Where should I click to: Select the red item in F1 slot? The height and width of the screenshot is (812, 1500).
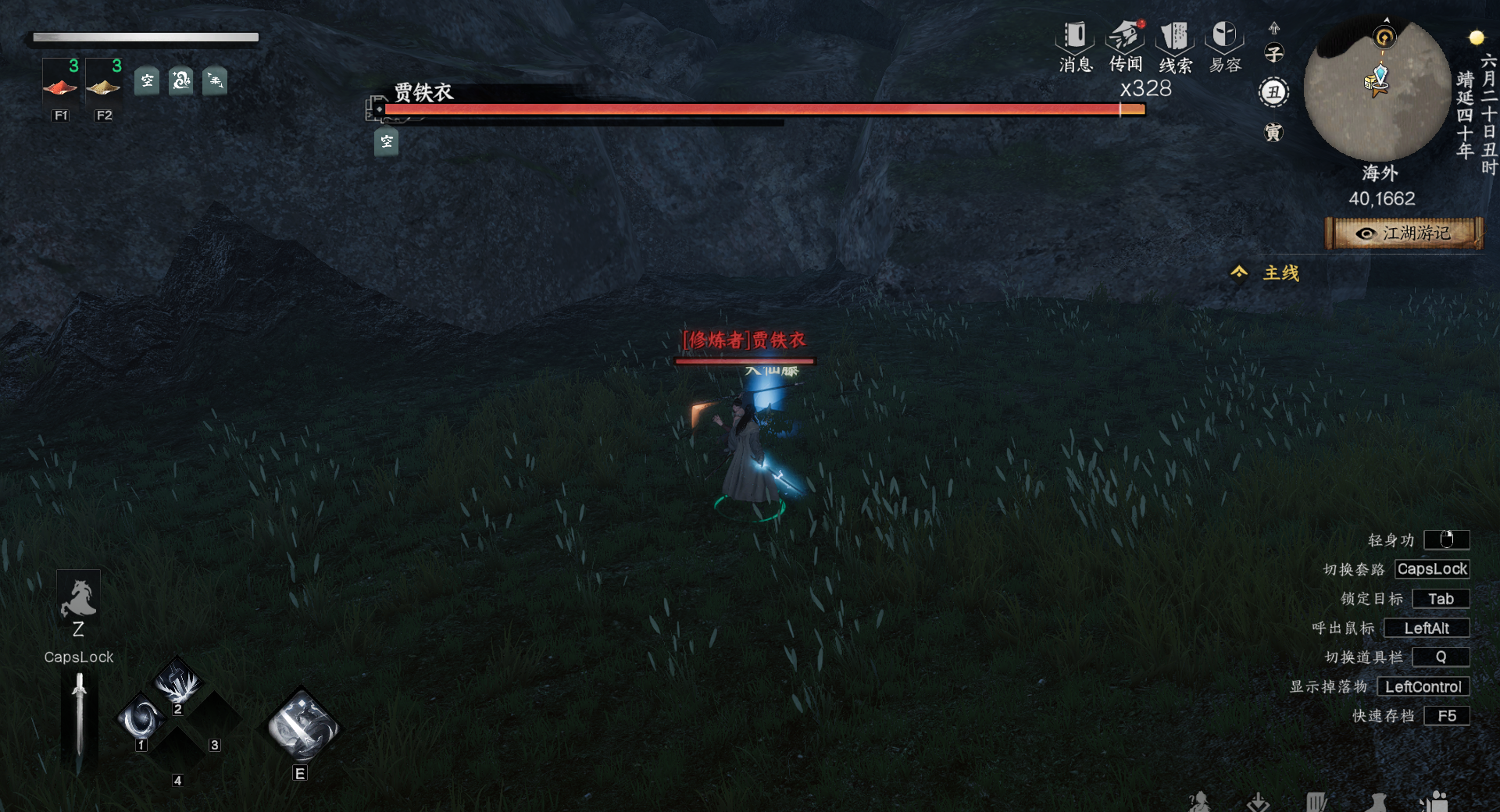pyautogui.click(x=60, y=86)
